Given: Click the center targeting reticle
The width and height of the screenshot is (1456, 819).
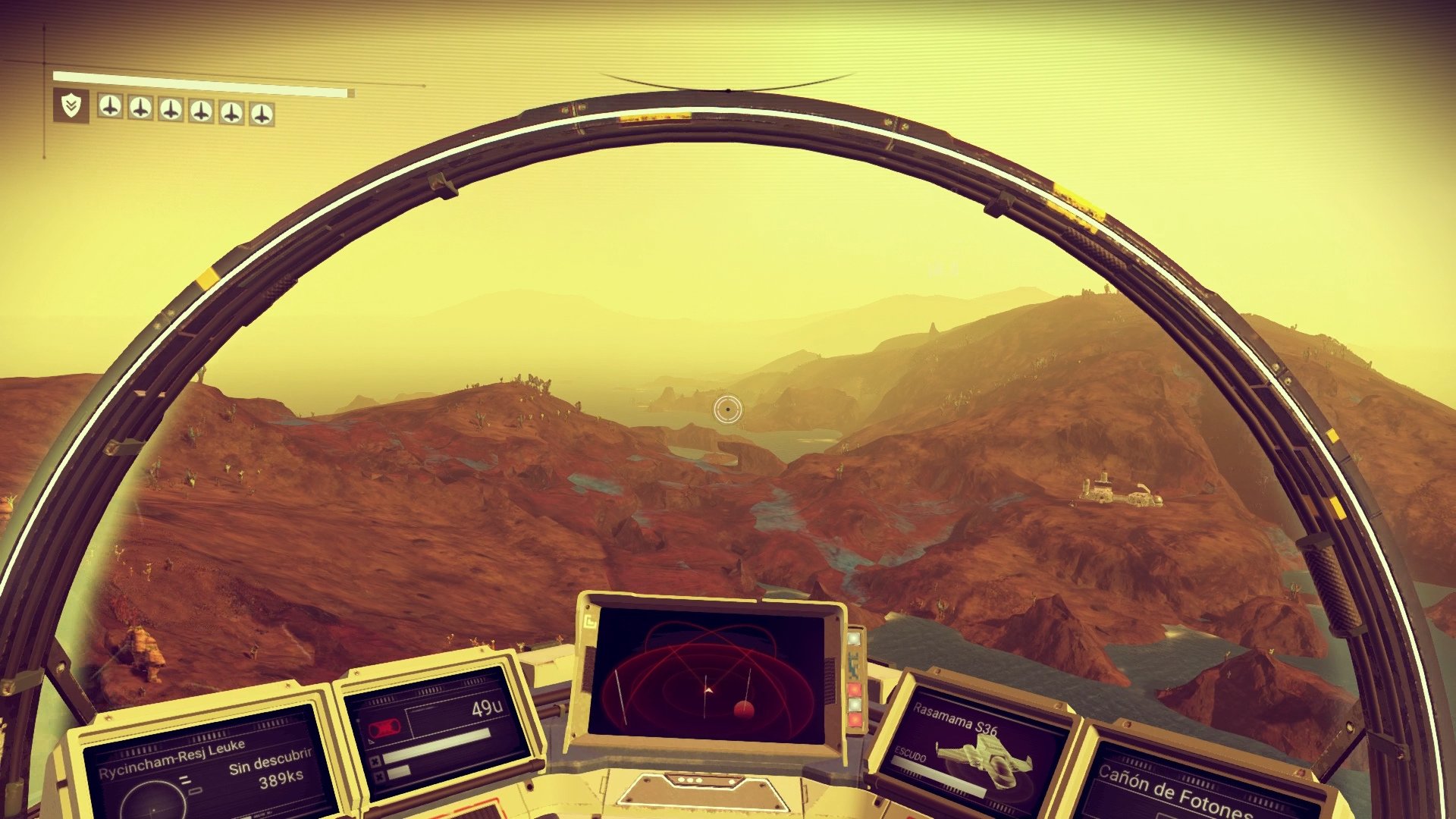Looking at the screenshot, I should point(729,410).
